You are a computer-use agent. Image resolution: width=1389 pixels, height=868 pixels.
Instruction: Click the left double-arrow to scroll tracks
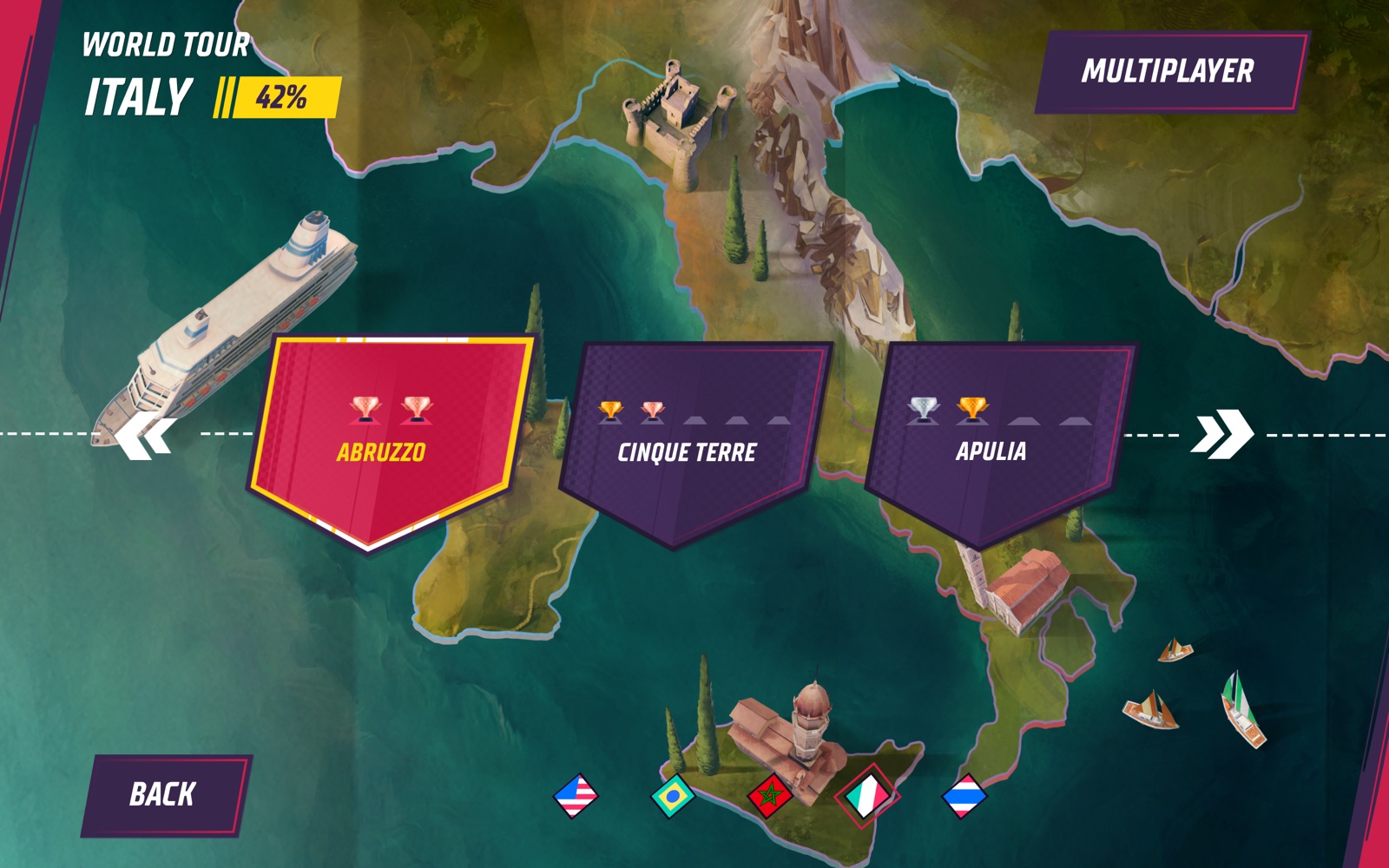pos(146,435)
